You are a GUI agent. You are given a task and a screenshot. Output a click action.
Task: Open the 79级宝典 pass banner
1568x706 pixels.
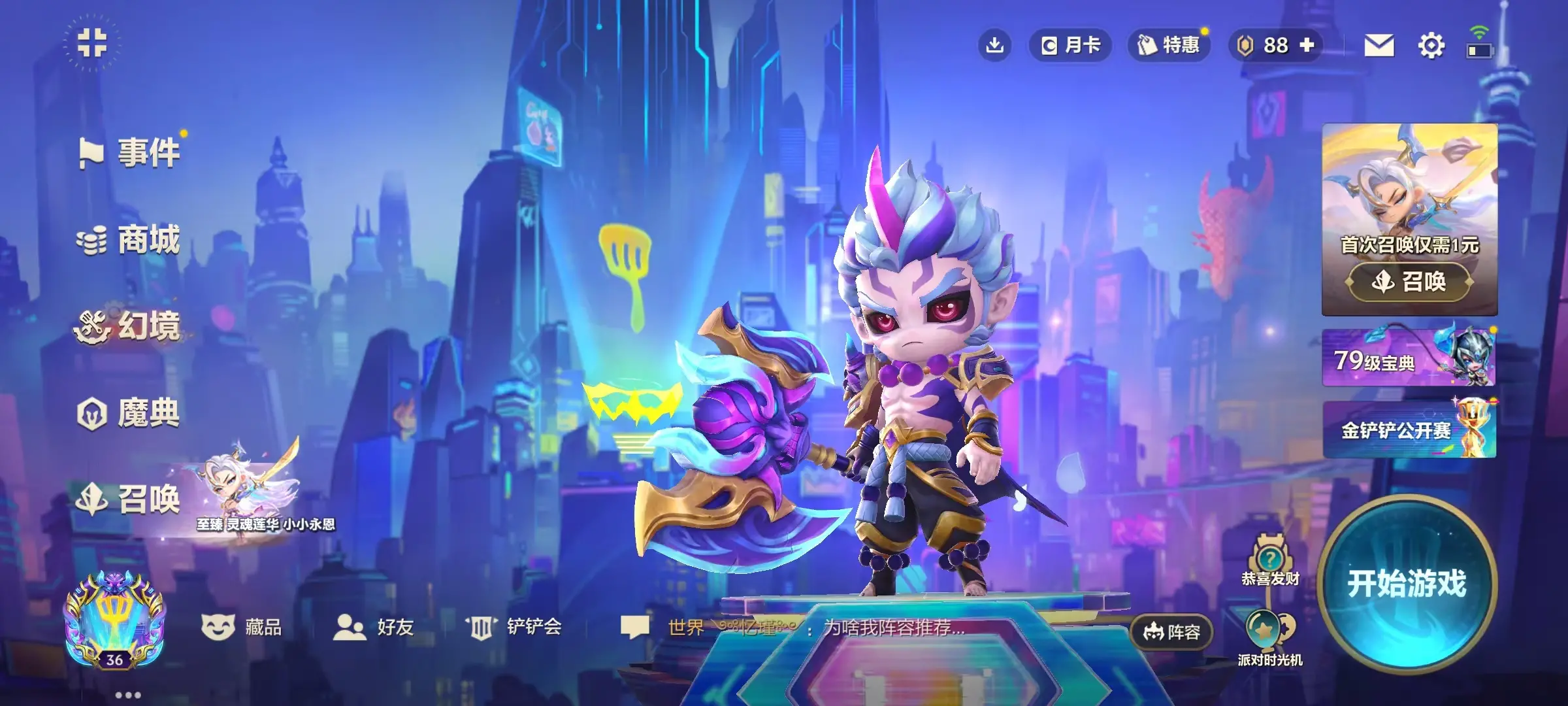1409,358
